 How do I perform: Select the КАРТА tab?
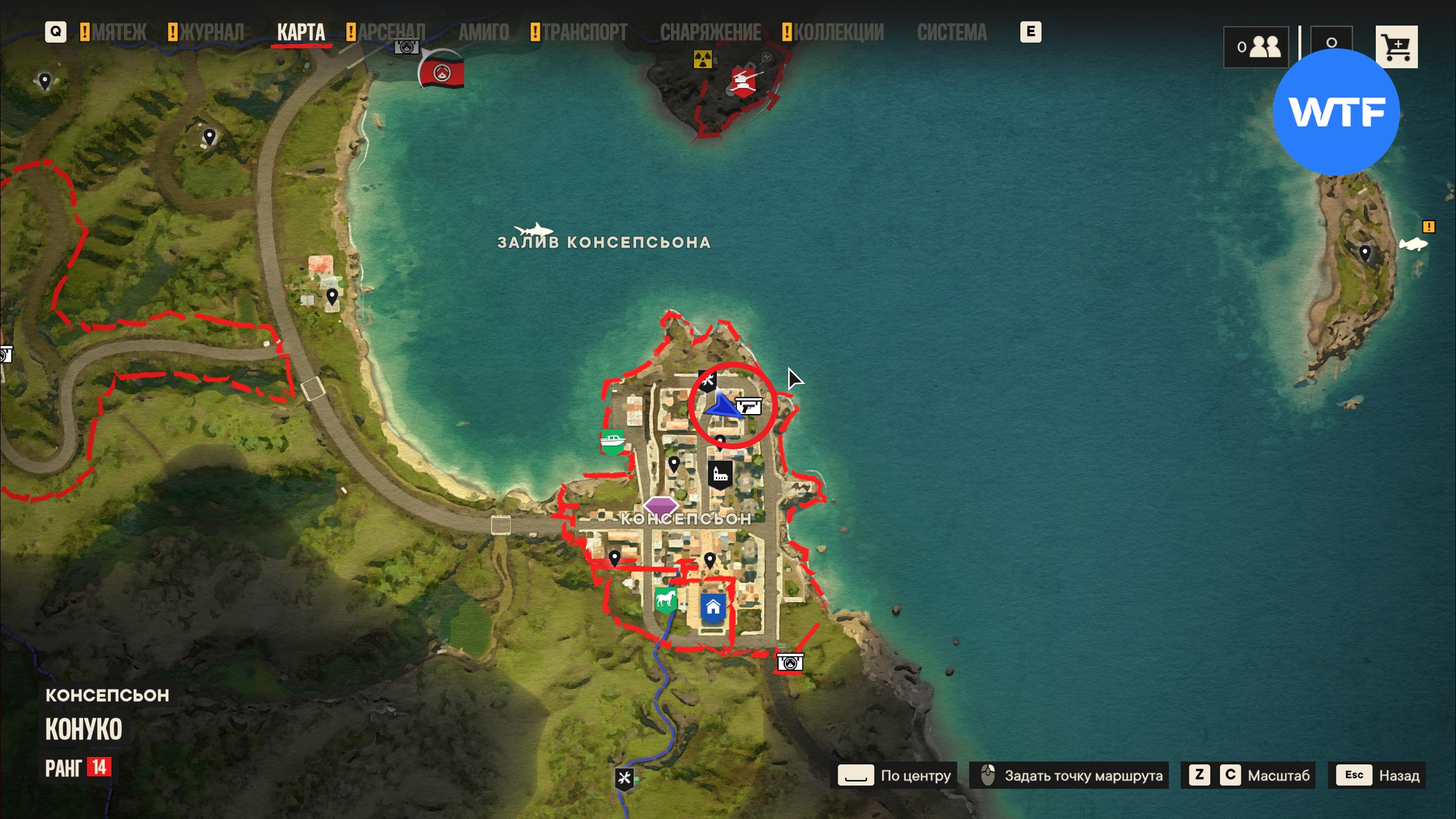coord(301,32)
